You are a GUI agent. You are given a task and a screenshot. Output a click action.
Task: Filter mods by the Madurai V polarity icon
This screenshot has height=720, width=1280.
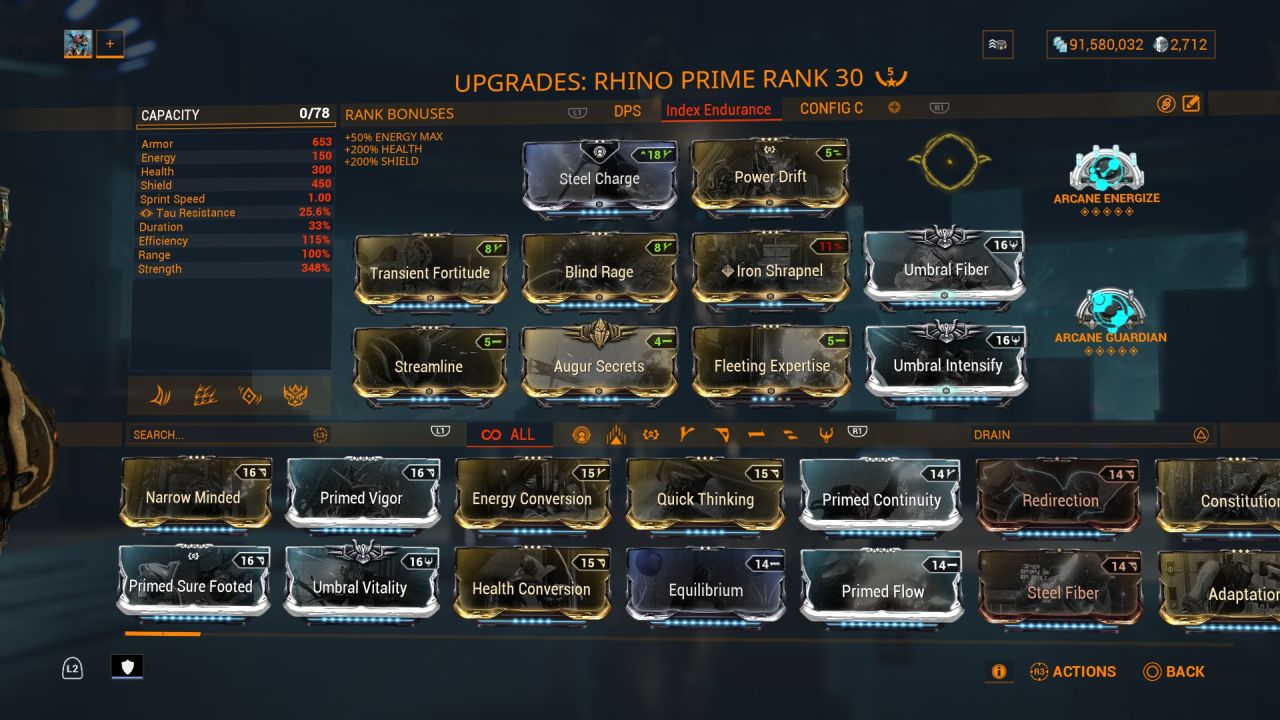(685, 434)
